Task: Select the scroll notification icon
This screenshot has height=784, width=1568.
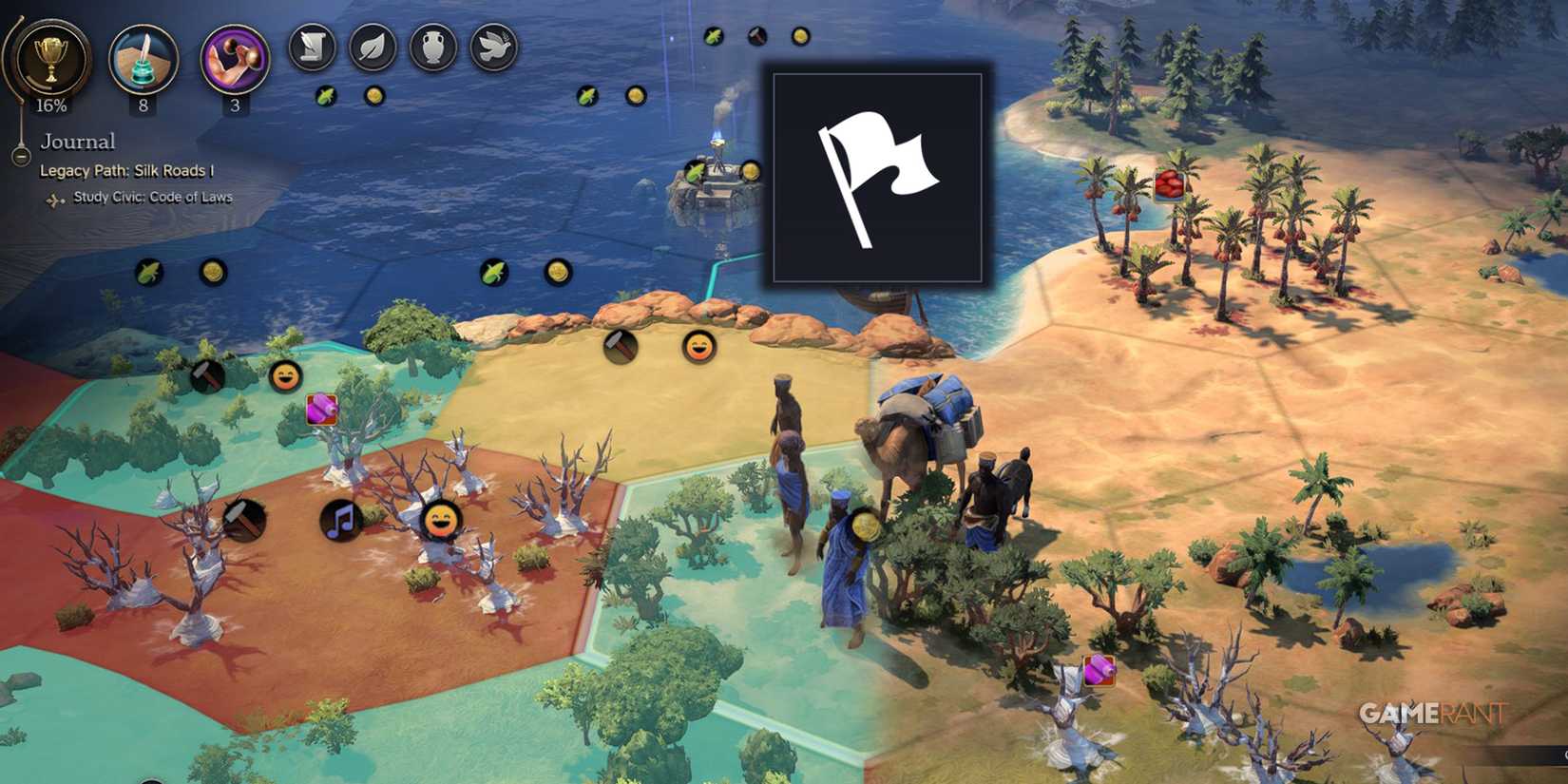Action: click(315, 47)
